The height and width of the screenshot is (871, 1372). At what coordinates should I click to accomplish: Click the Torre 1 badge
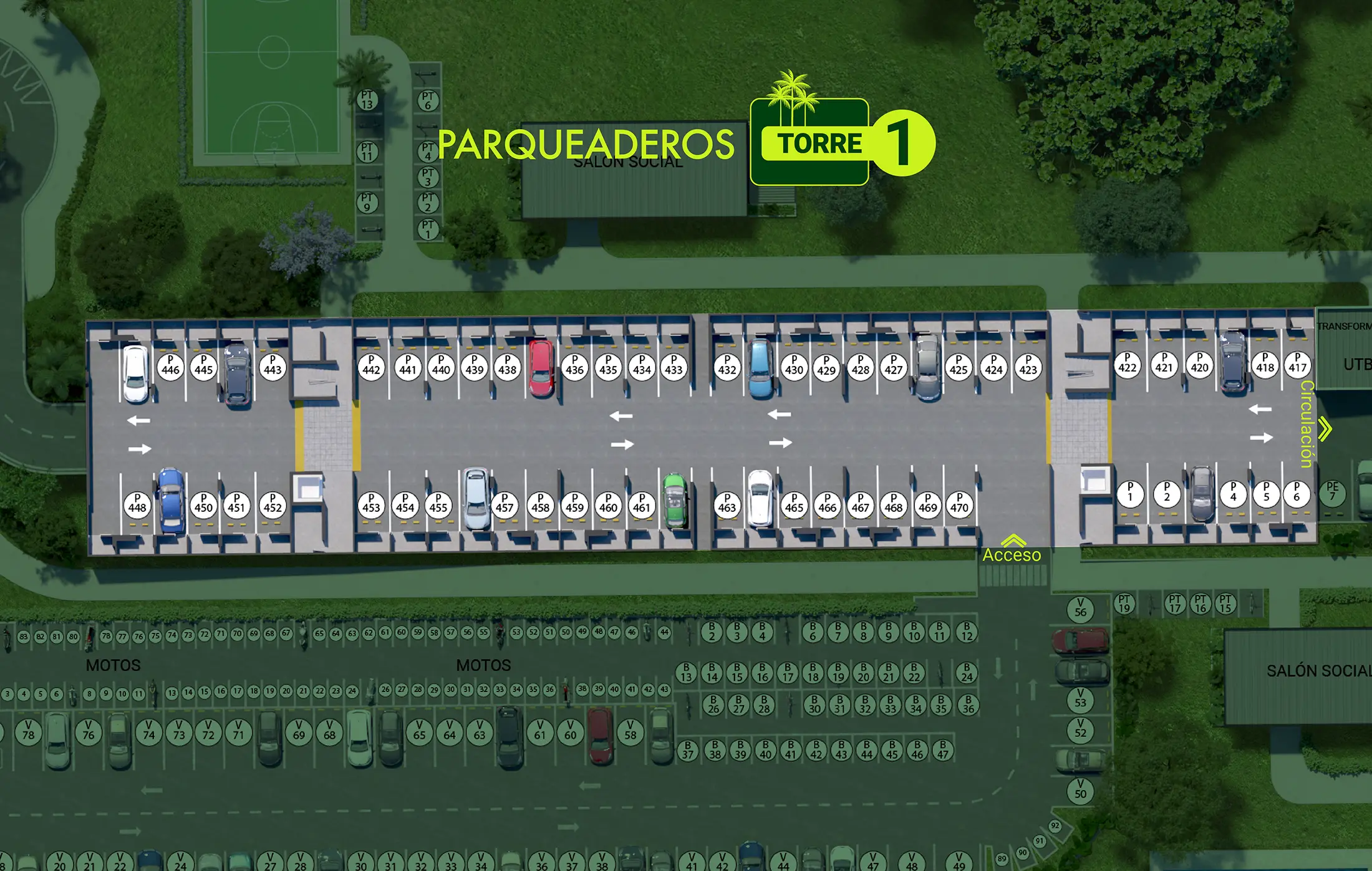coord(842,143)
